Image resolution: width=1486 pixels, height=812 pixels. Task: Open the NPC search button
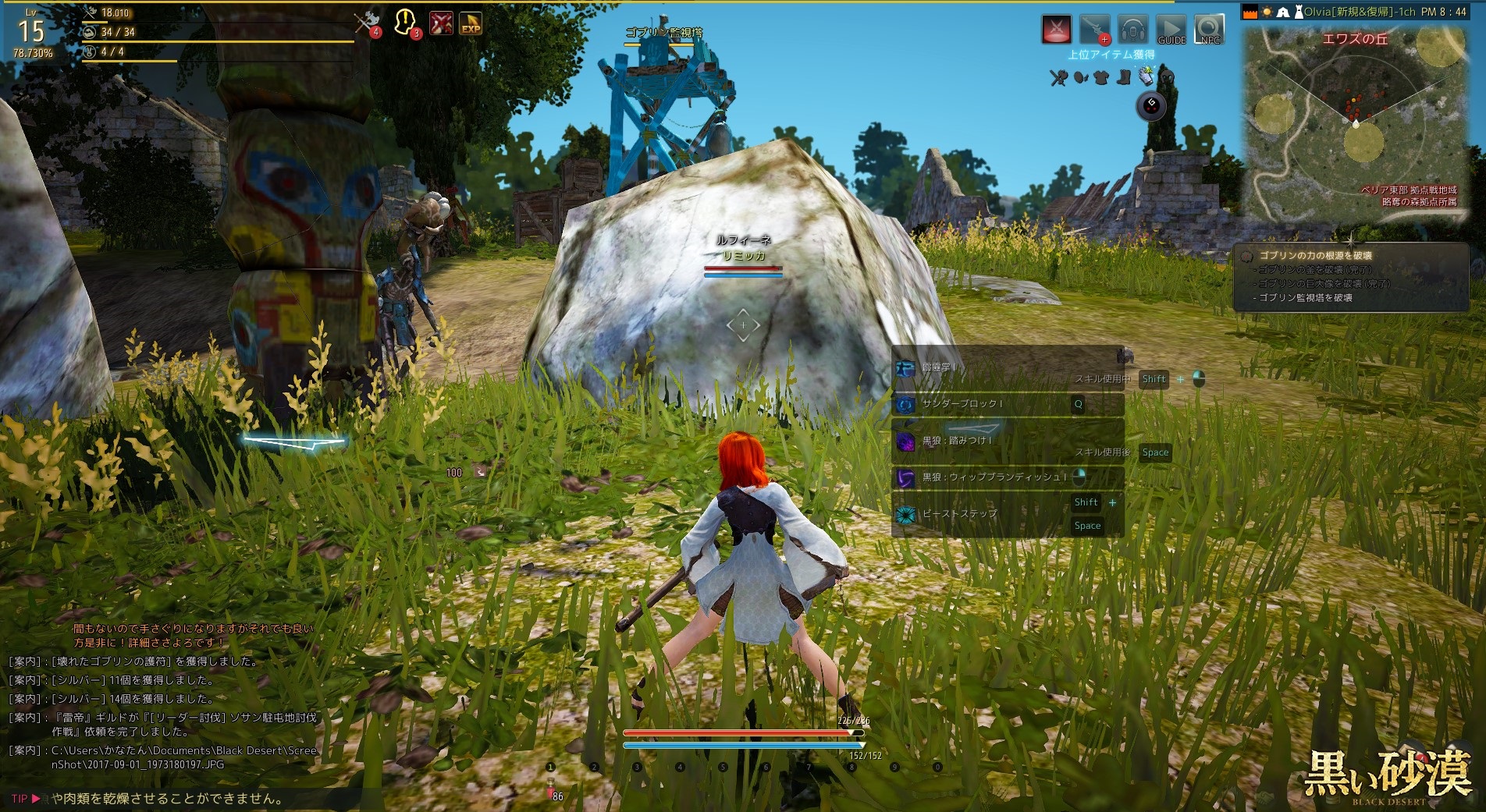[x=1209, y=30]
